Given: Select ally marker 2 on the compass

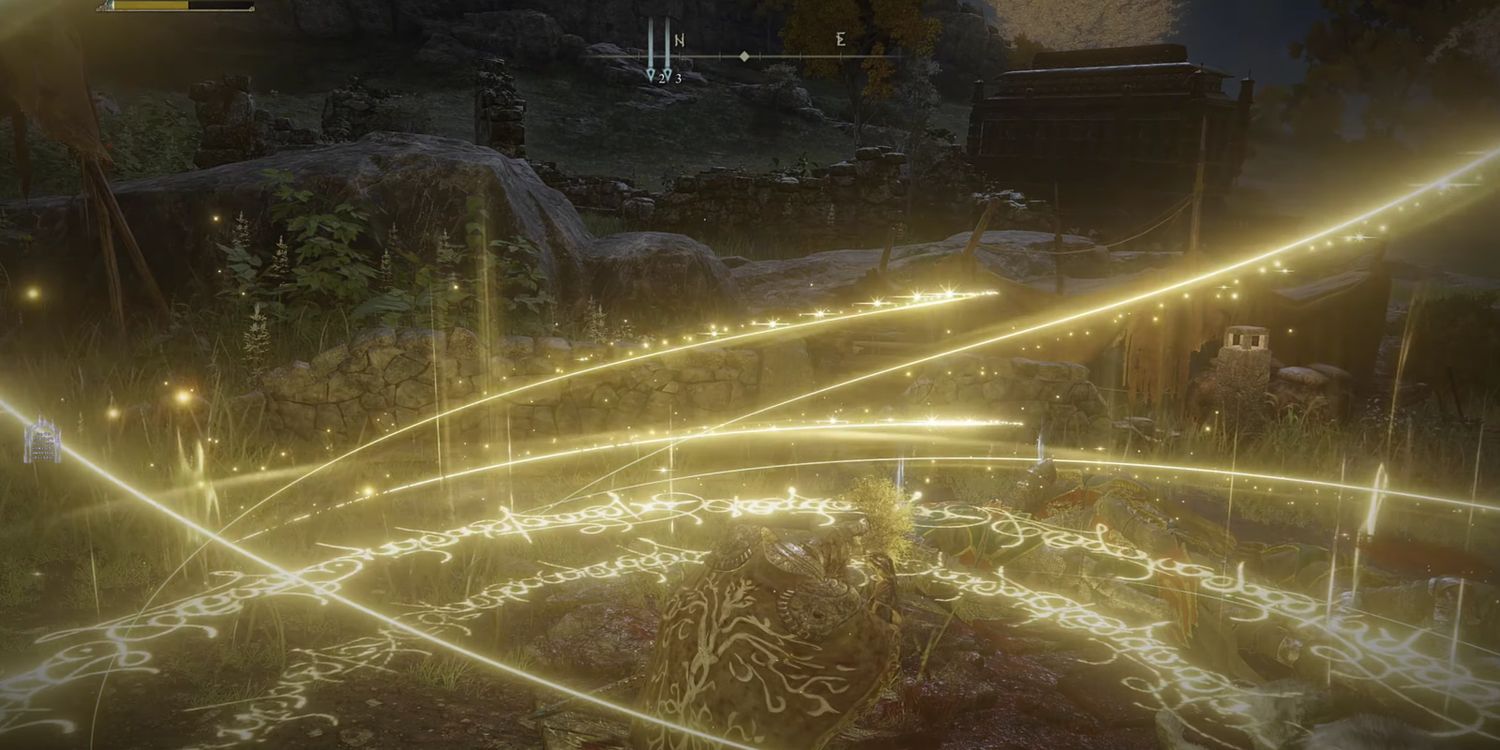Looking at the screenshot, I should pos(651,71).
